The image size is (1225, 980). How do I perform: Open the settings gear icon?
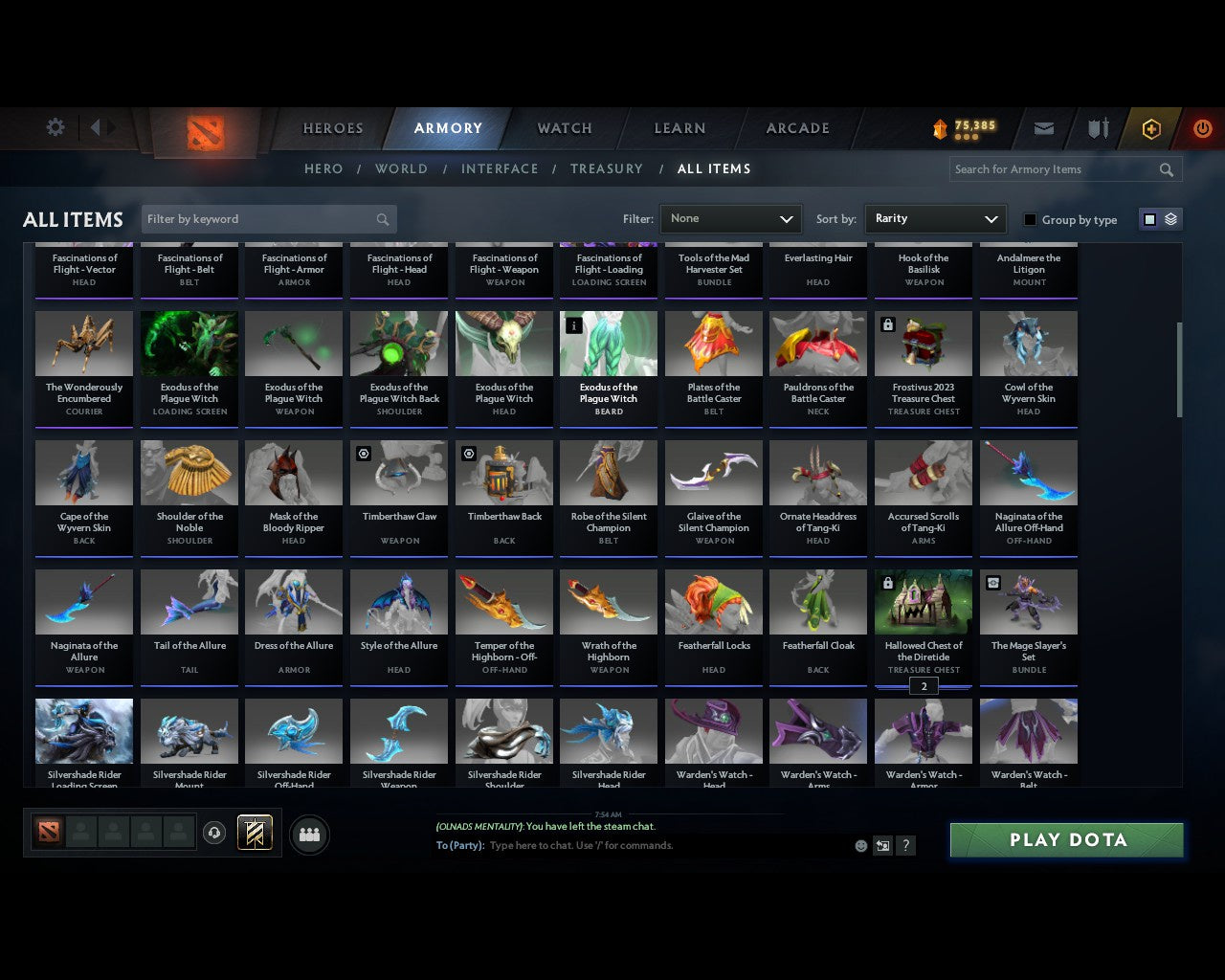pos(55,126)
